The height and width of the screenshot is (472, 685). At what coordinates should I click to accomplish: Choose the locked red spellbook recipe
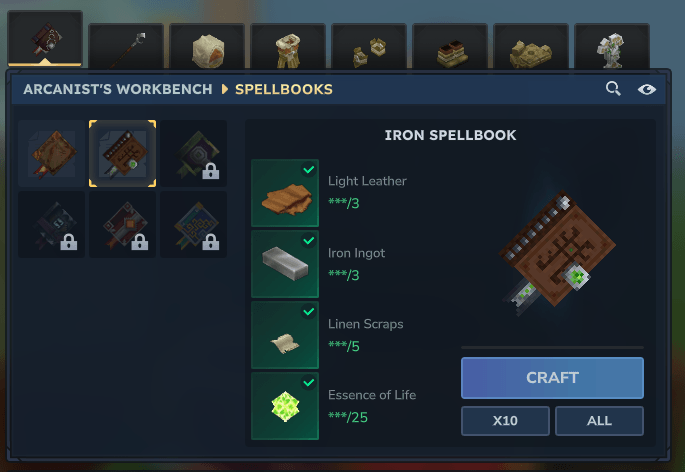coord(122,225)
